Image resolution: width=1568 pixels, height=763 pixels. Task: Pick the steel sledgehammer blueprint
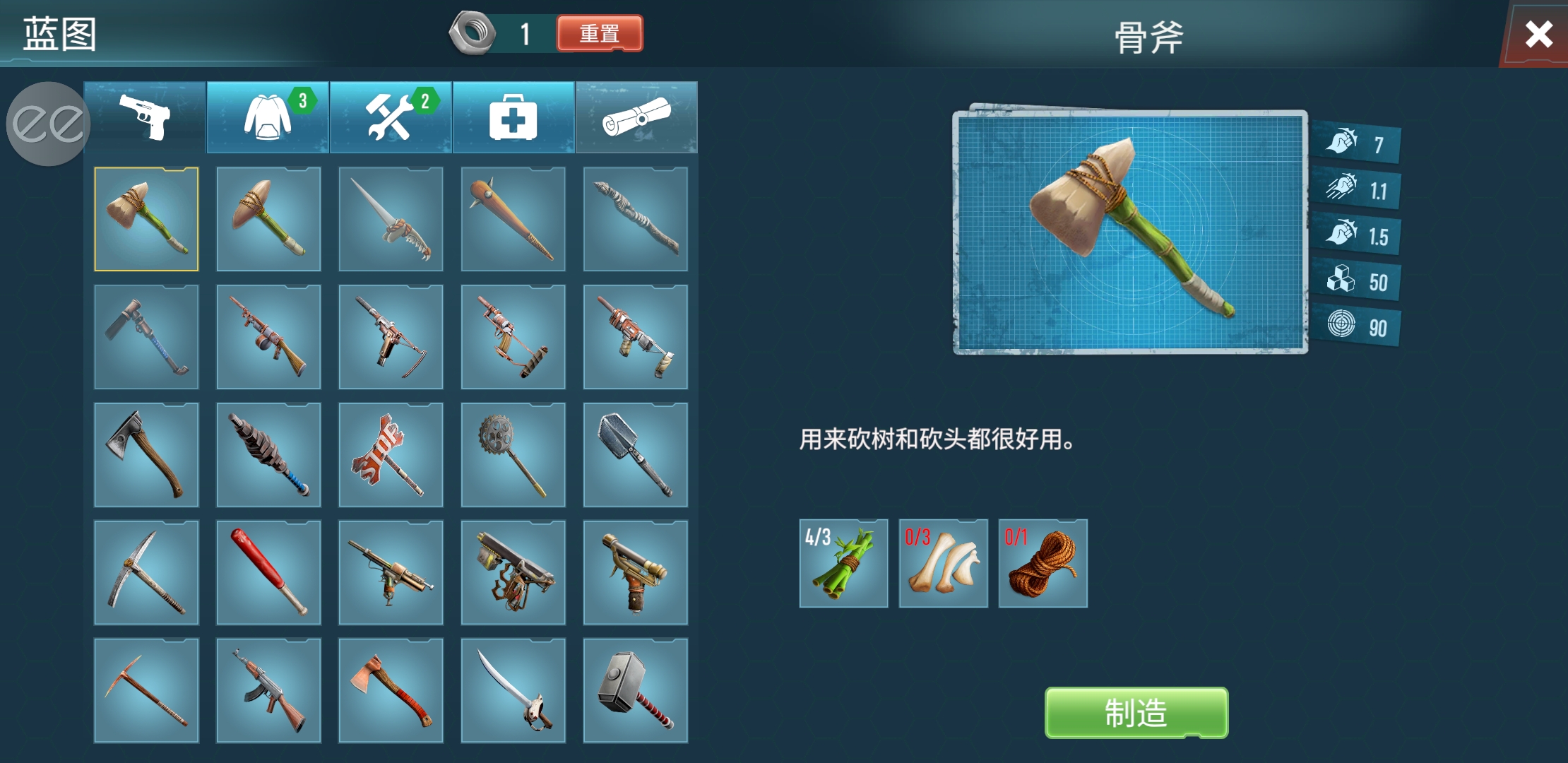pos(636,690)
